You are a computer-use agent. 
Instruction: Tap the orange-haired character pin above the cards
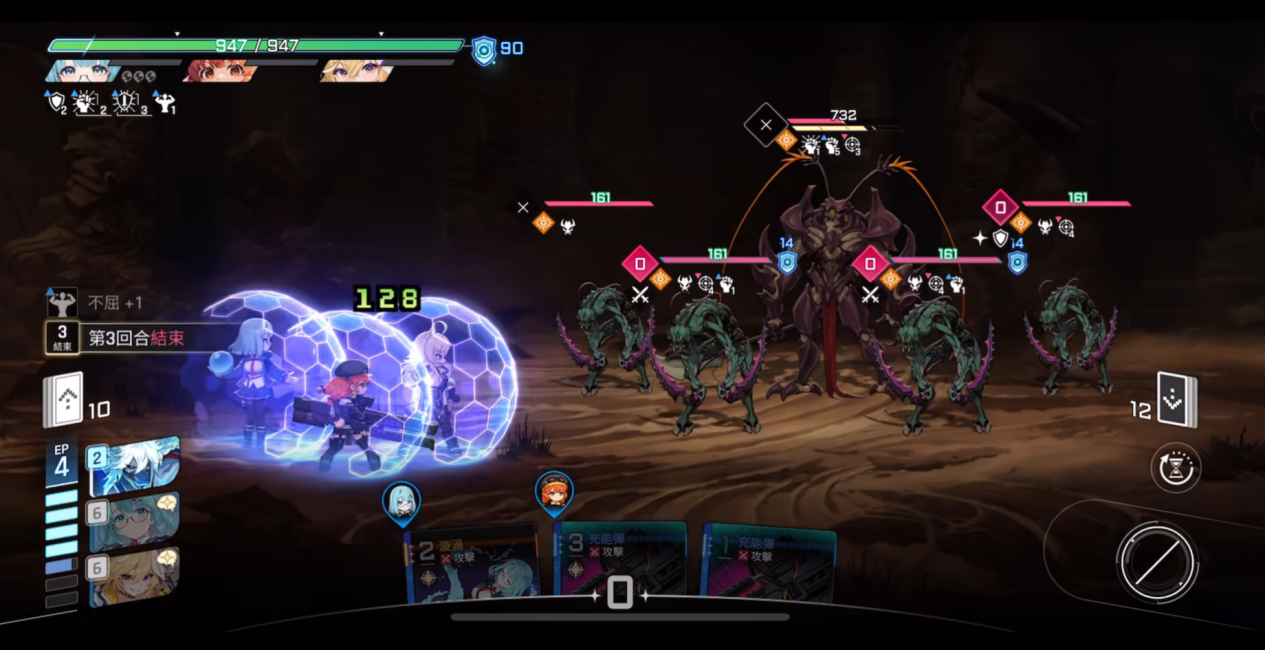click(x=554, y=492)
